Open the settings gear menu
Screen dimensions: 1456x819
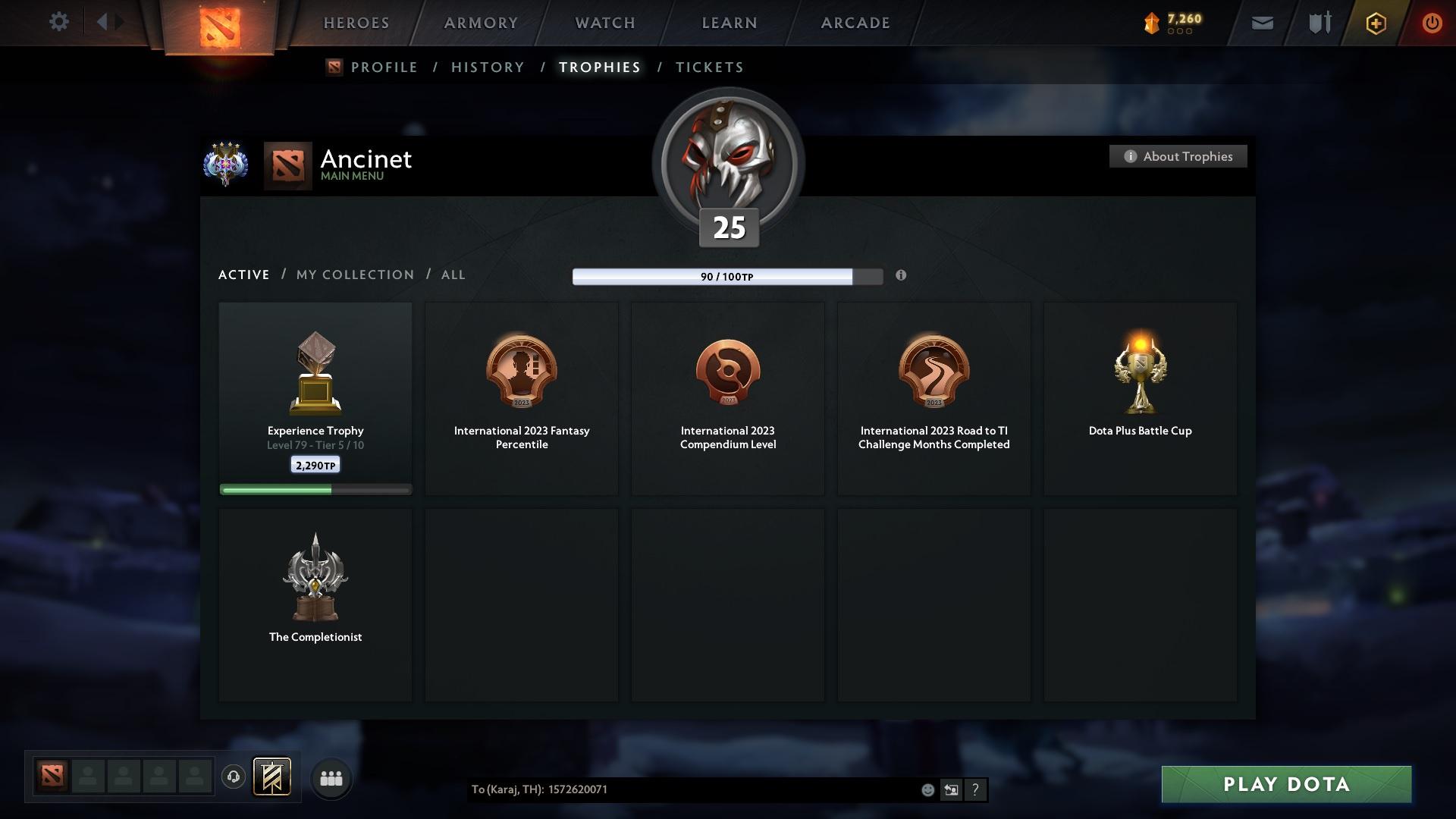point(59,22)
